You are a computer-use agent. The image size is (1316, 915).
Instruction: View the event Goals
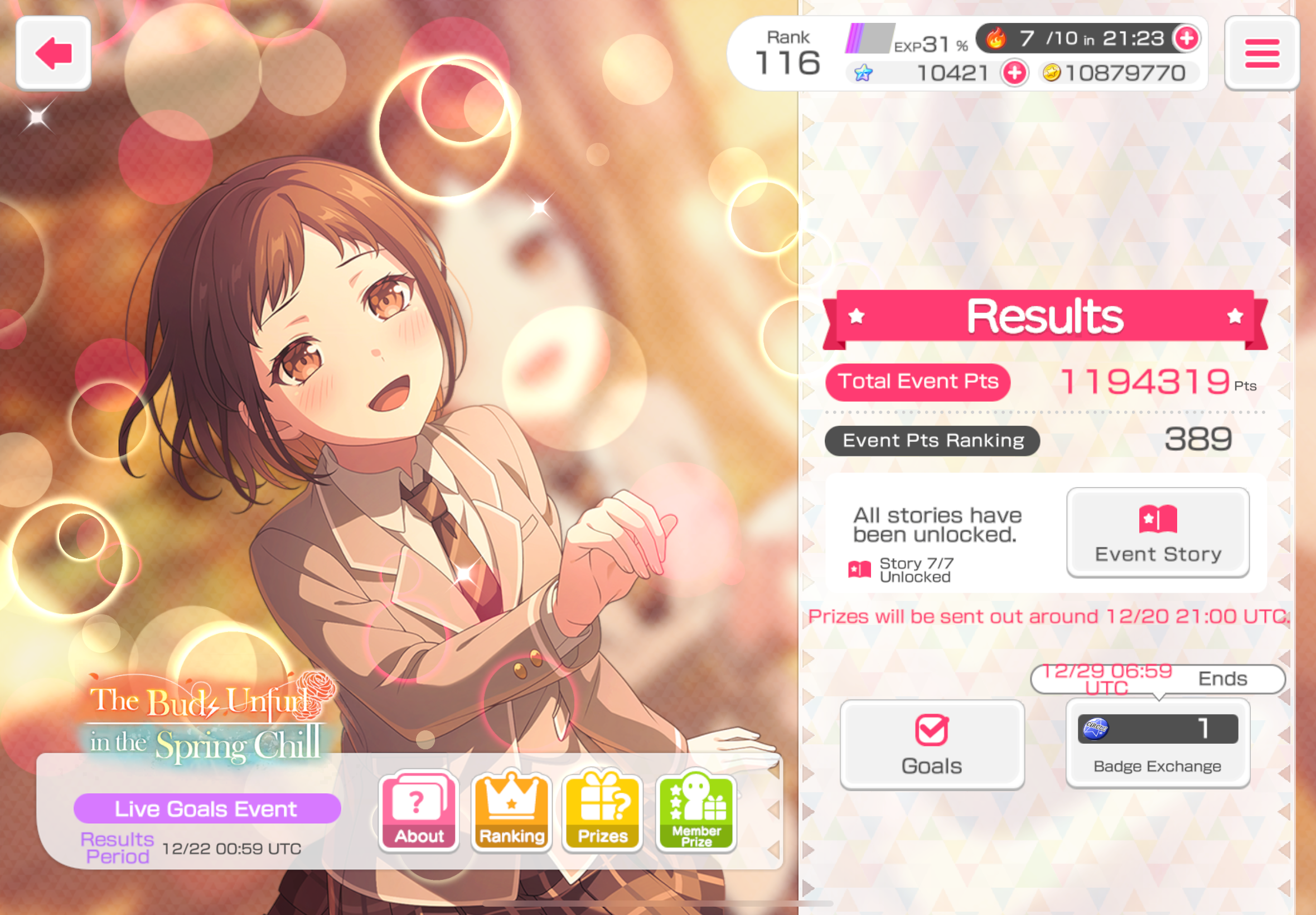[x=932, y=744]
